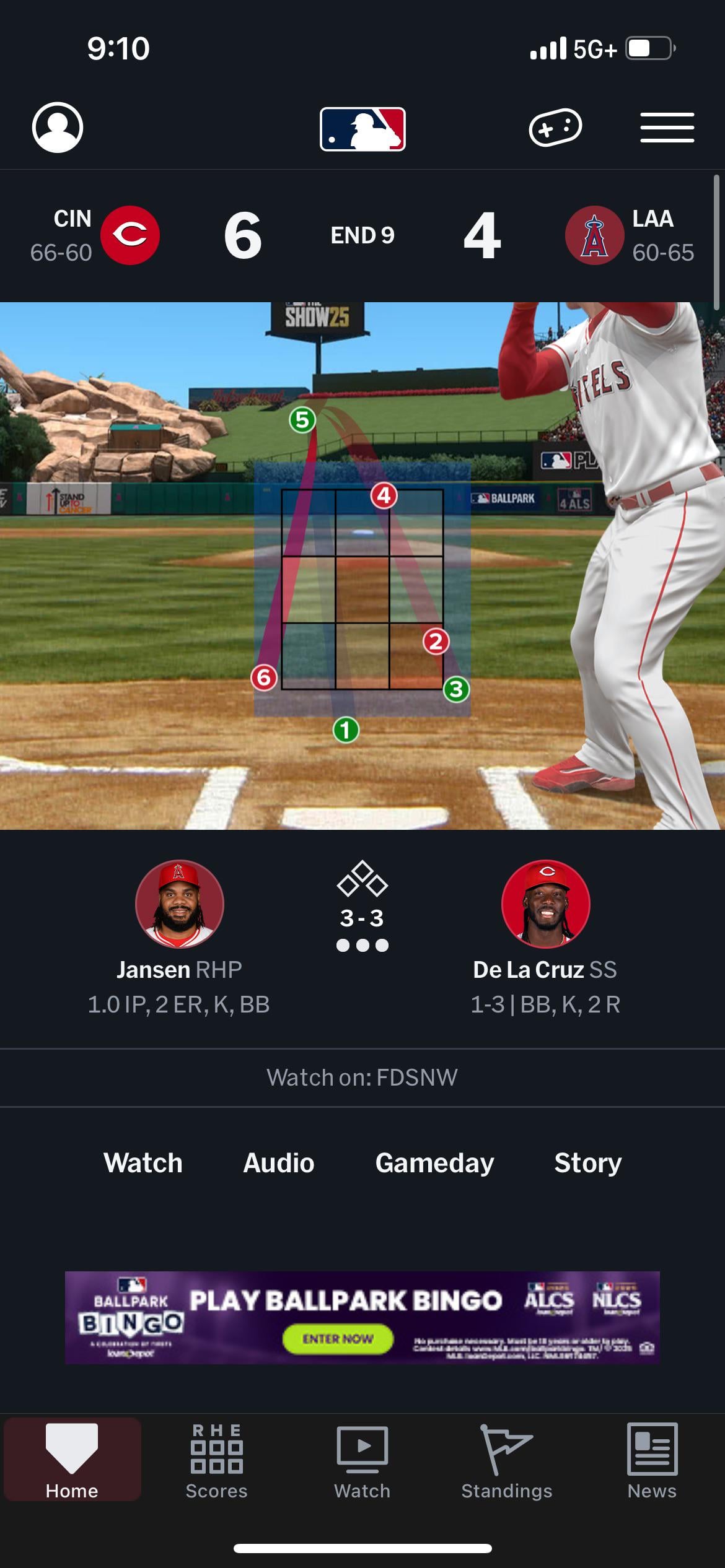Tap the MLB logo
The image size is (725, 1568).
point(362,129)
